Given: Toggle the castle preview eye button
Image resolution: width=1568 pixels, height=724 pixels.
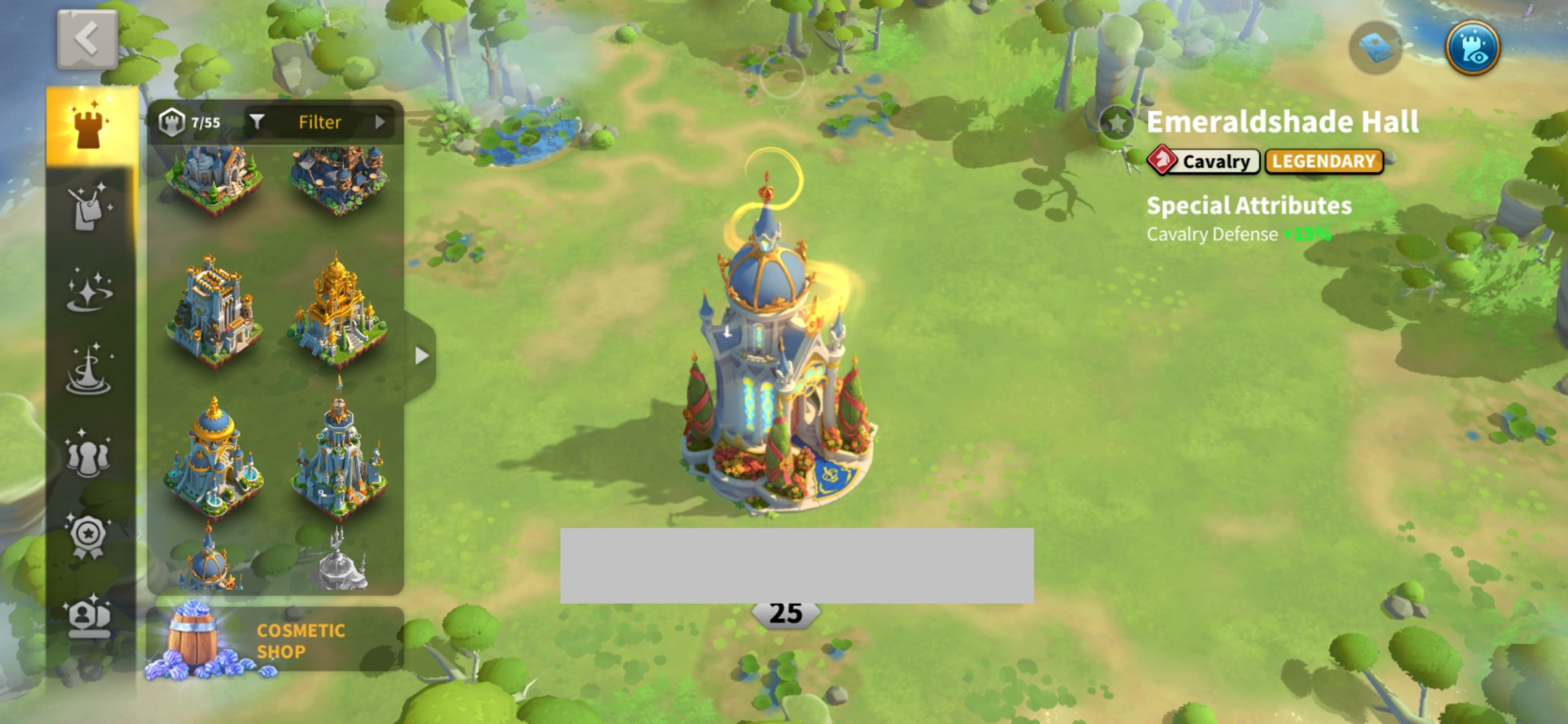Looking at the screenshot, I should point(1472,48).
